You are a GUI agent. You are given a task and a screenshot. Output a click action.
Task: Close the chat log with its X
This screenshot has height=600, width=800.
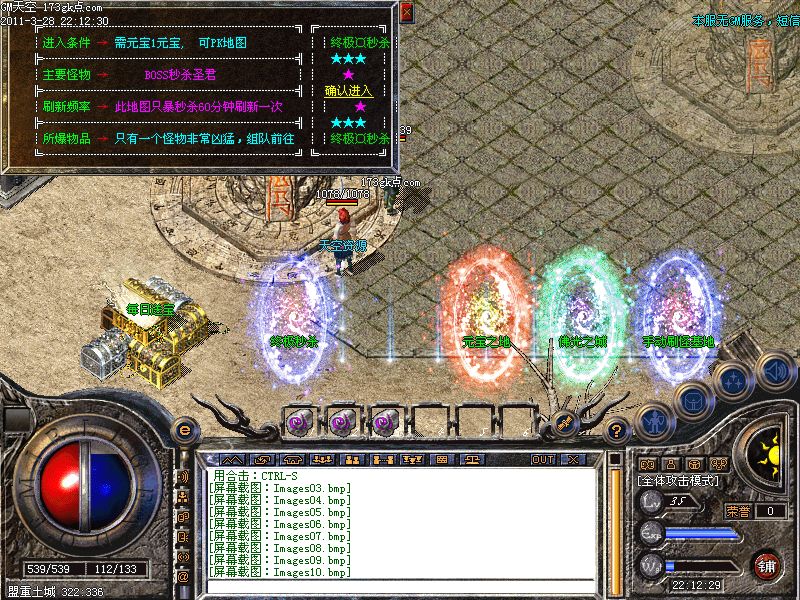pyautogui.click(x=573, y=459)
